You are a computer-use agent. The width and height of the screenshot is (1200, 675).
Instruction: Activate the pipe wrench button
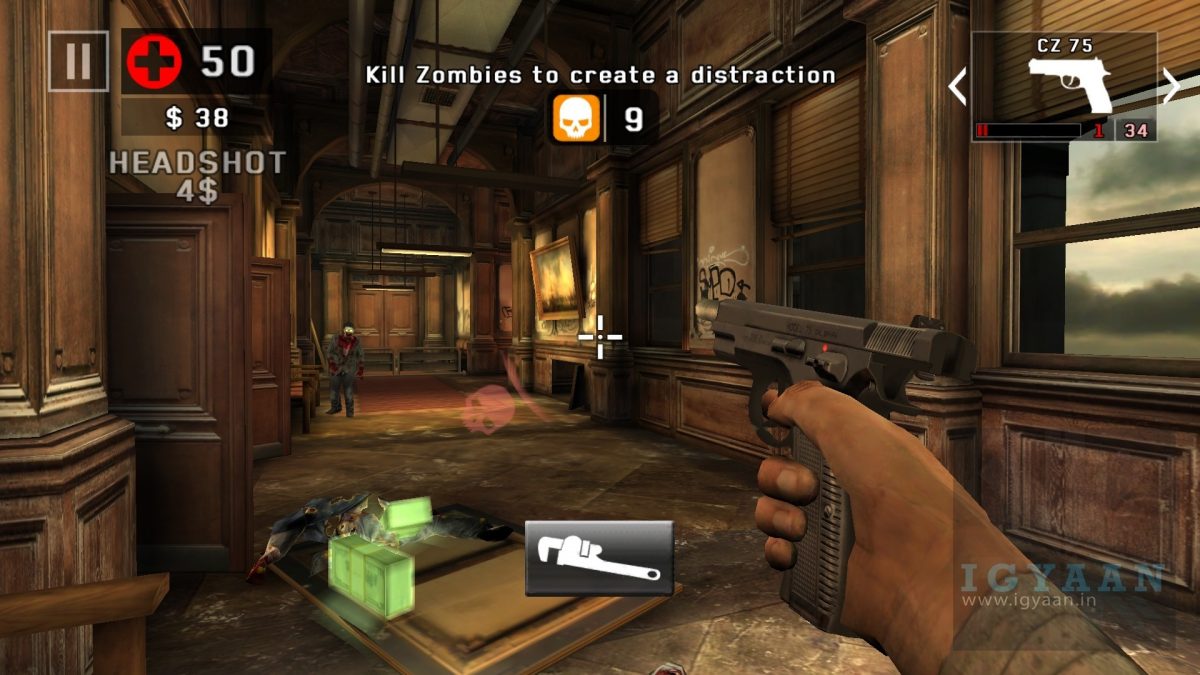(599, 558)
